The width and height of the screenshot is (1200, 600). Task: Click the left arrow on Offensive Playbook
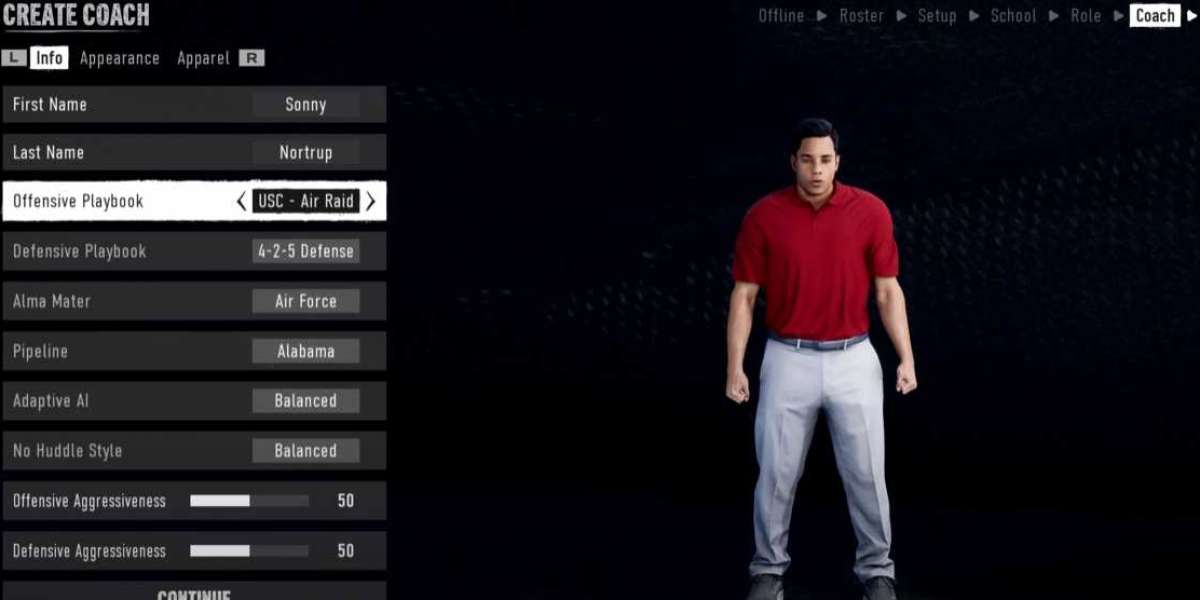(x=241, y=201)
